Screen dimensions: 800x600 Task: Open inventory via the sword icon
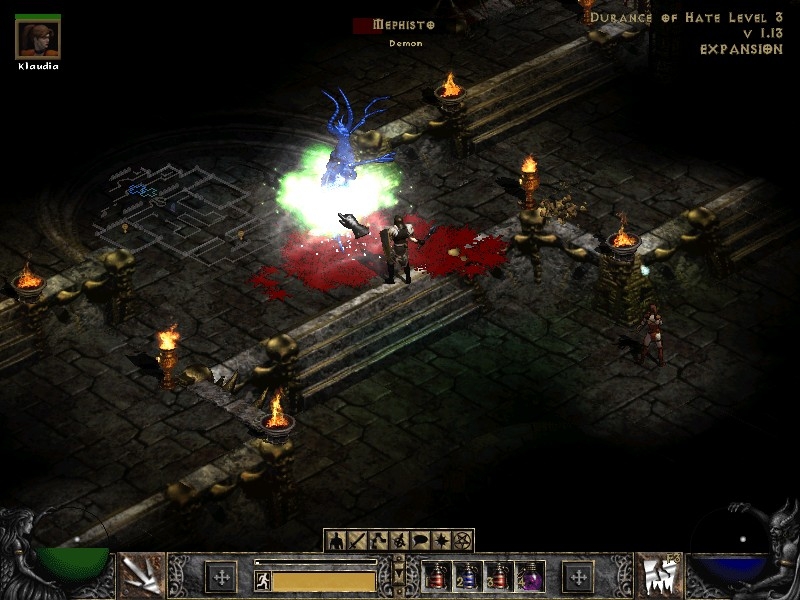click(355, 541)
